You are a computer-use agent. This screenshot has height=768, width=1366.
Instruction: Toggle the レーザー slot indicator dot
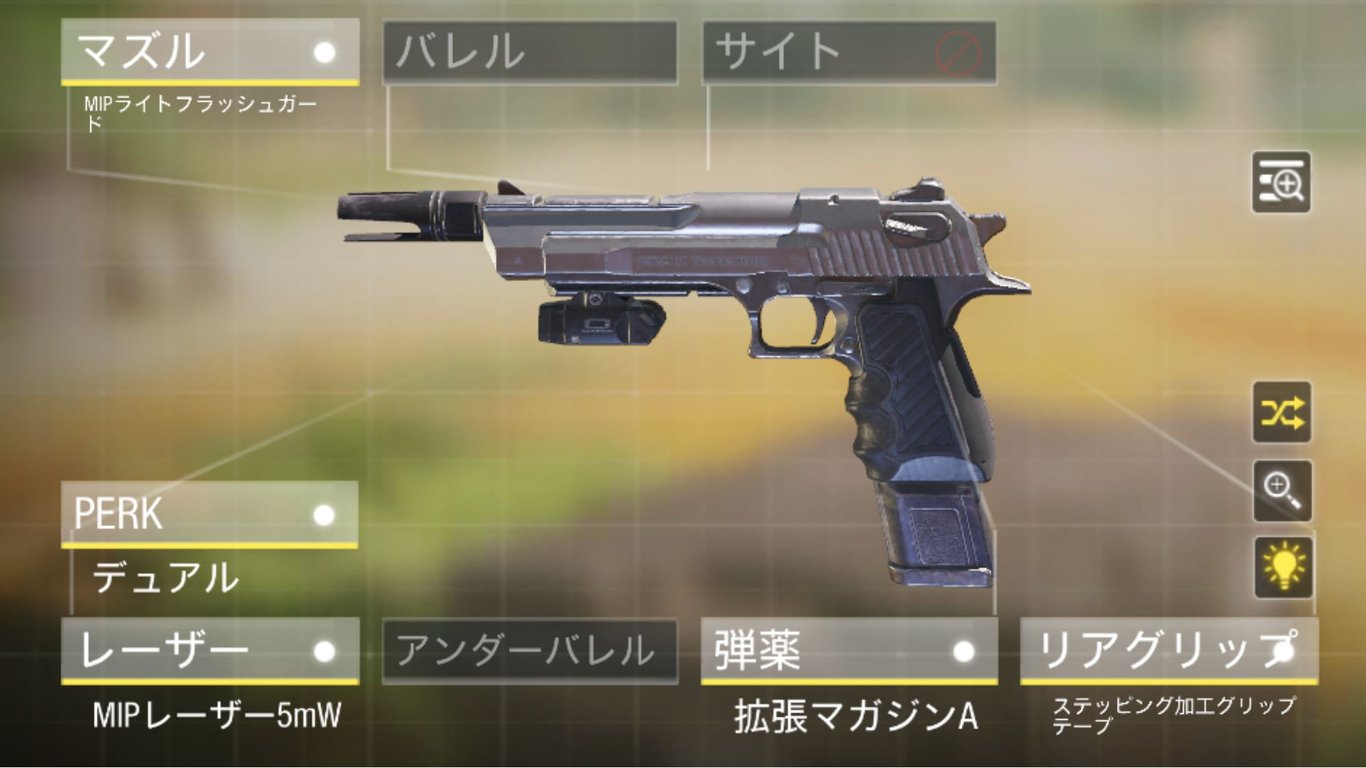(323, 650)
